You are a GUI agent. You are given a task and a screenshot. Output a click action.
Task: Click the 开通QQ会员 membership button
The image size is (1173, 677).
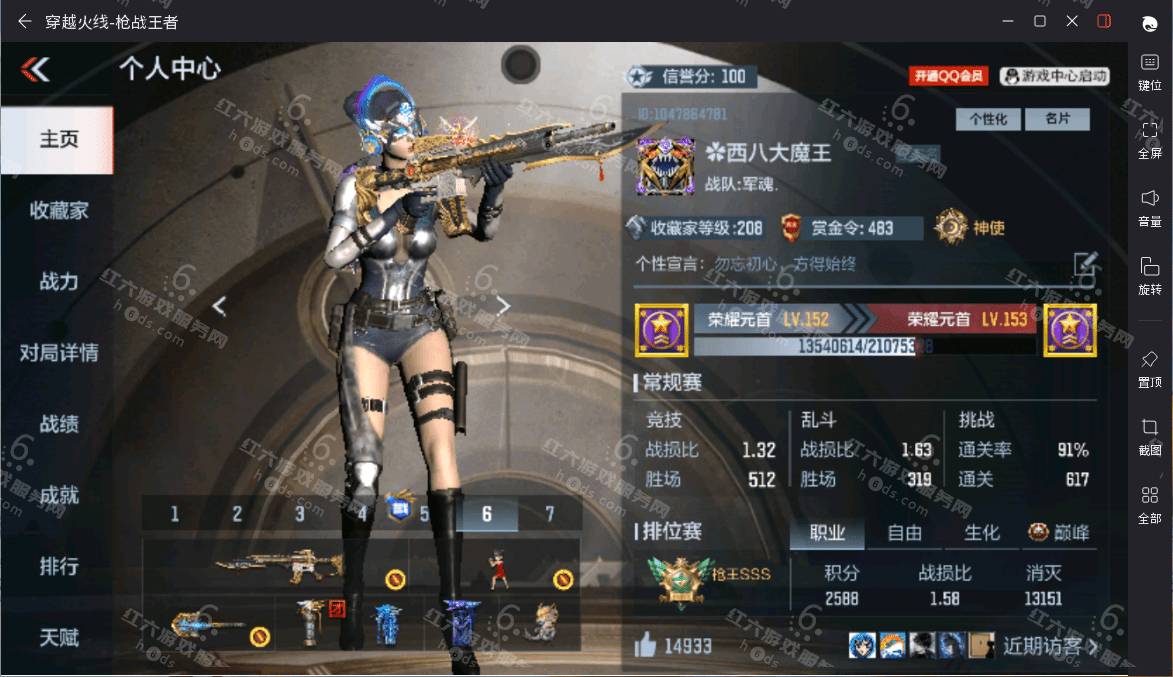948,76
